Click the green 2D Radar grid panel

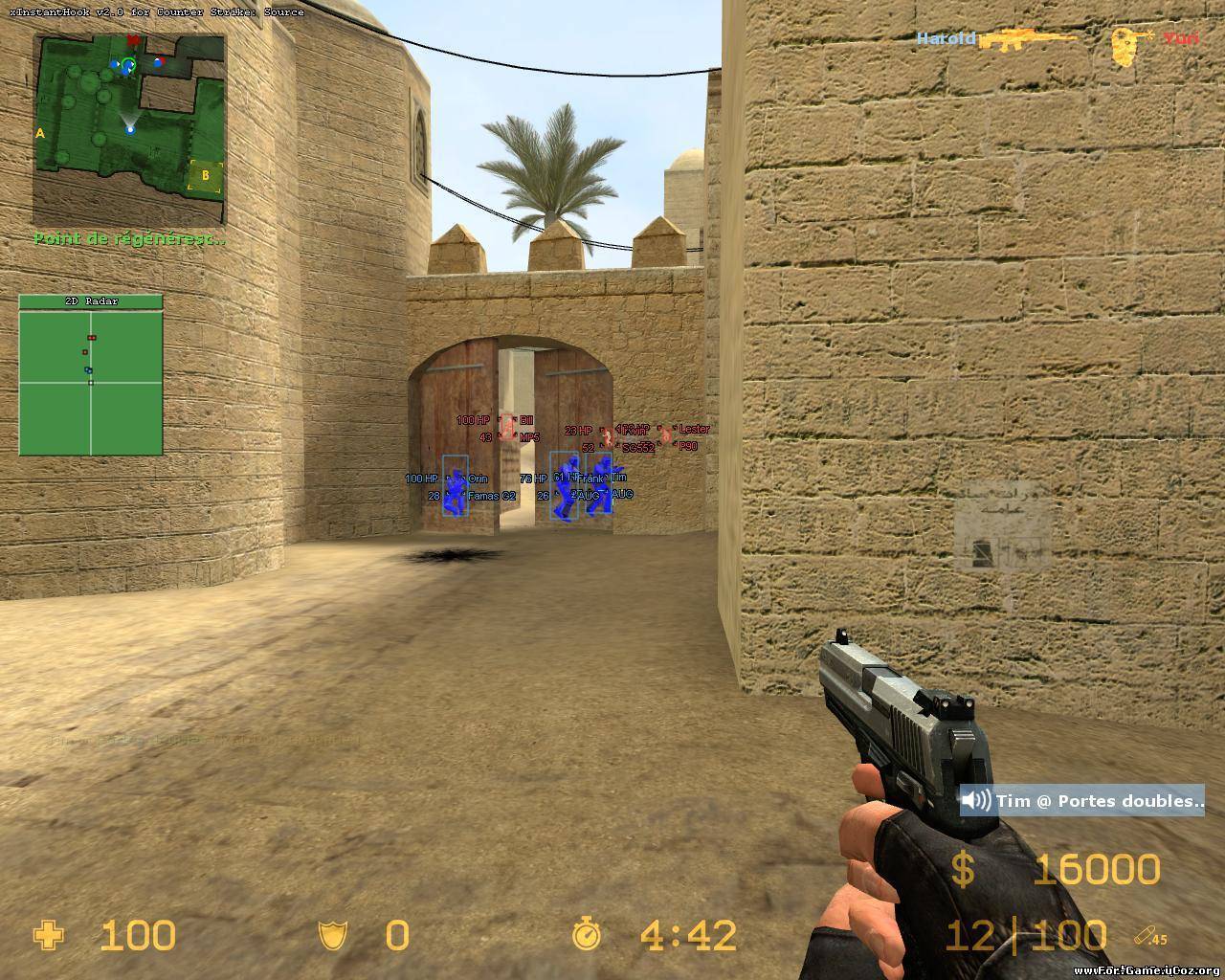tap(91, 381)
